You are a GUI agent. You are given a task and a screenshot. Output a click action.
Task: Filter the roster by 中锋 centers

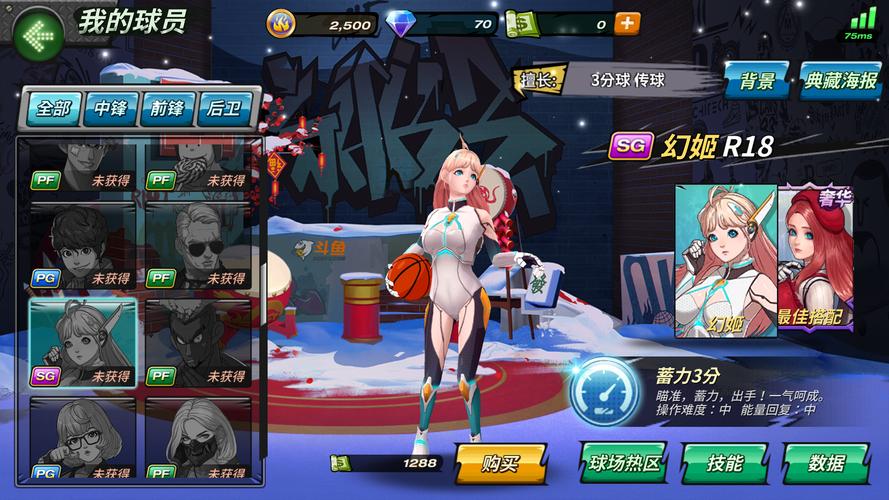pos(110,108)
